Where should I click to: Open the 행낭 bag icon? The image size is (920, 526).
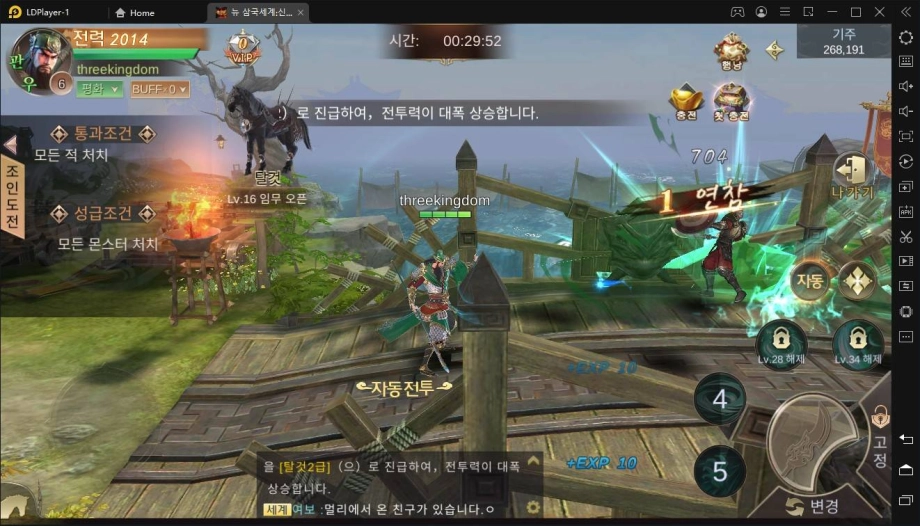point(731,52)
